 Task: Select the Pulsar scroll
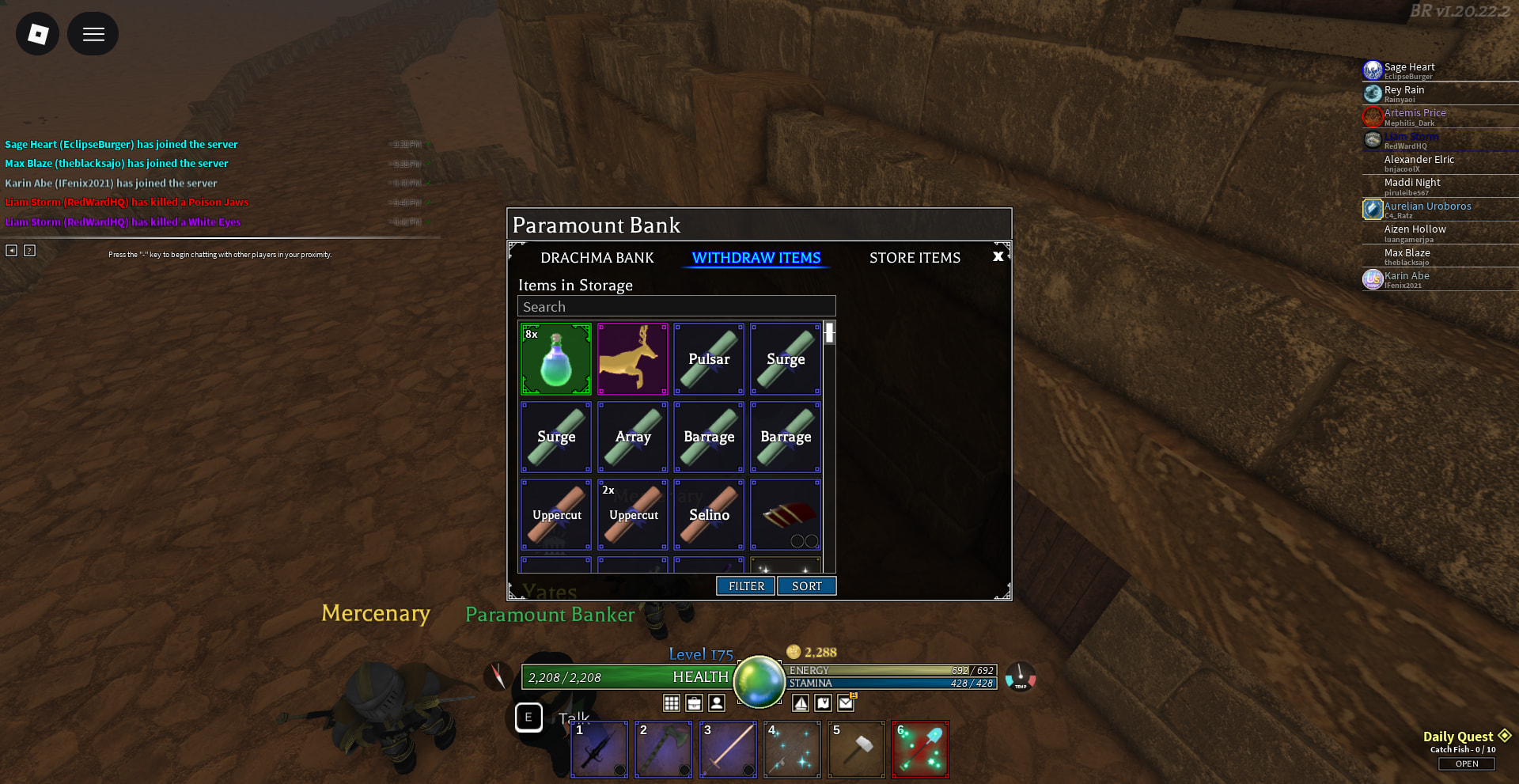pyautogui.click(x=709, y=359)
